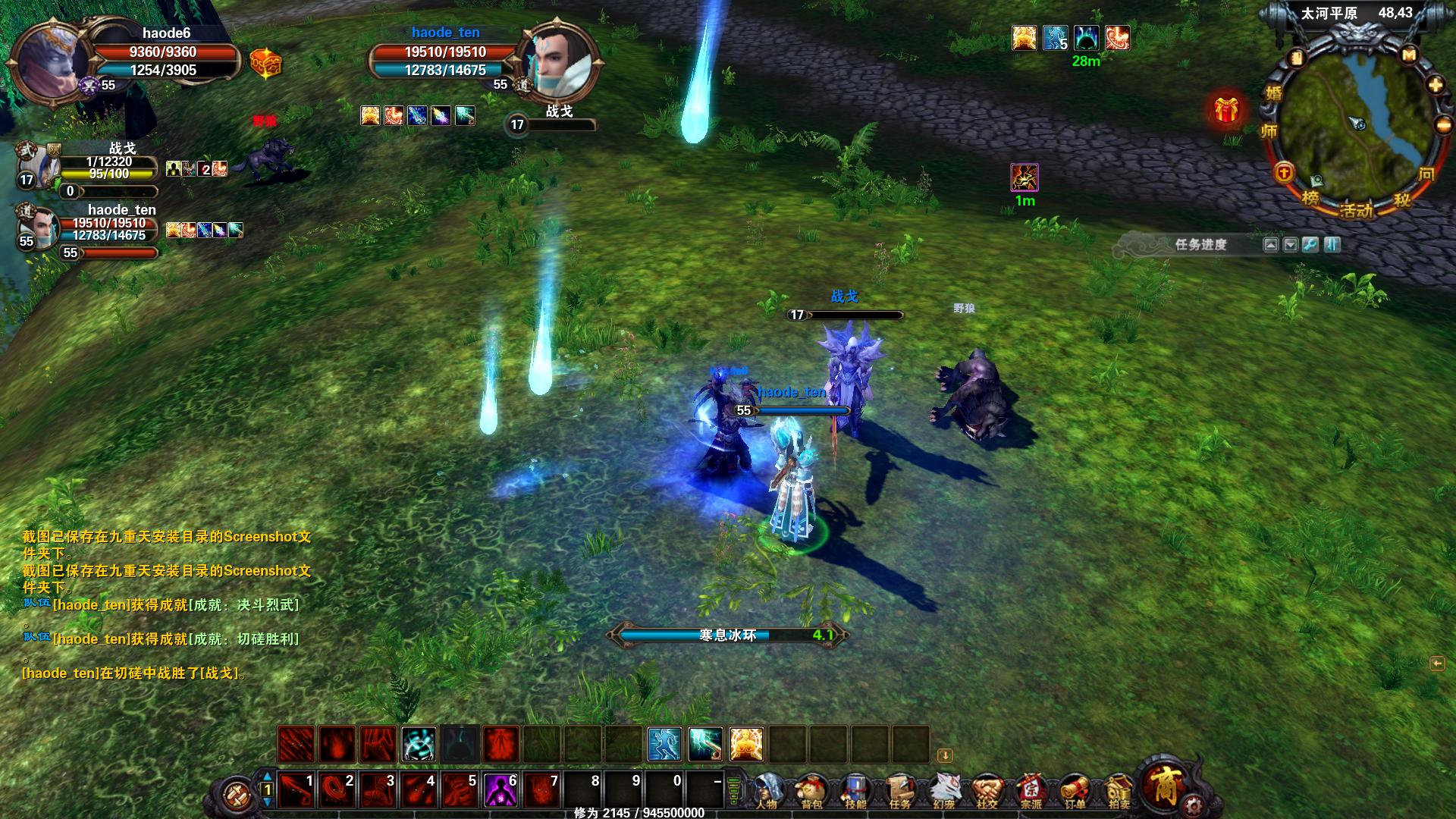1456x819 pixels.
Task: Zoom in the minimap with plus button
Action: click(1435, 85)
